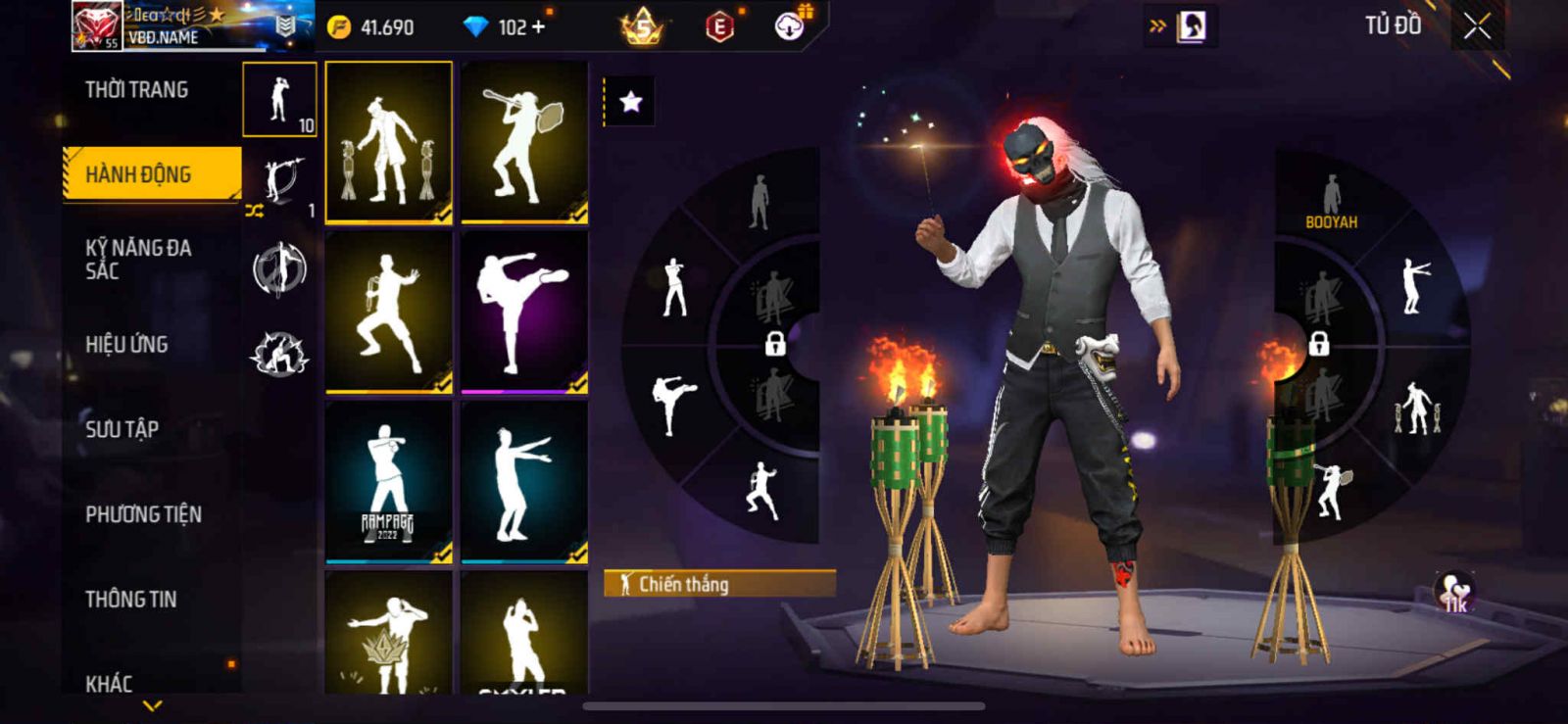
Task: Close the Tủ Đồ wardrobe screen
Action: point(1477,27)
